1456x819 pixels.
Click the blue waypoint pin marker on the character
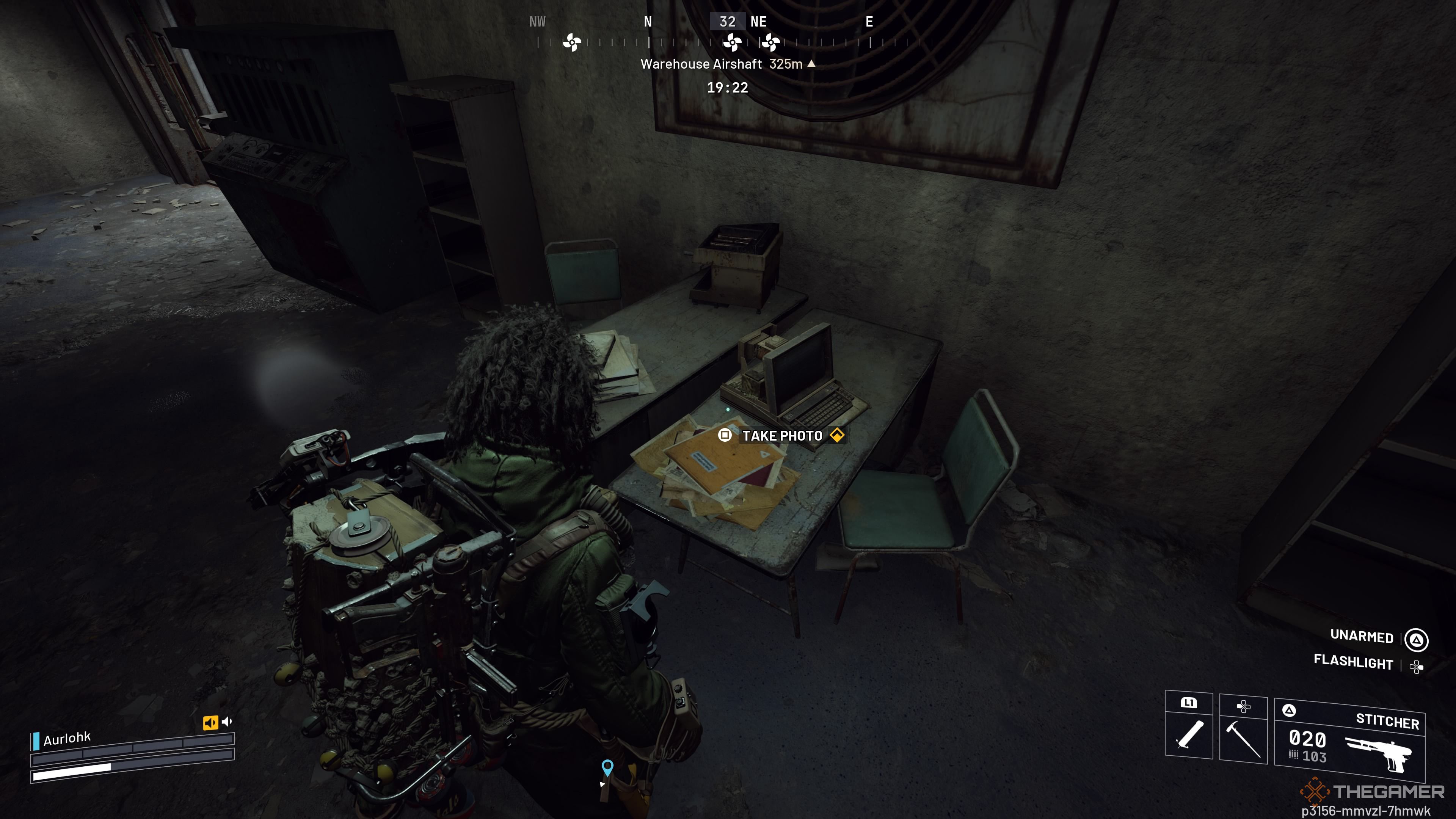tap(607, 766)
